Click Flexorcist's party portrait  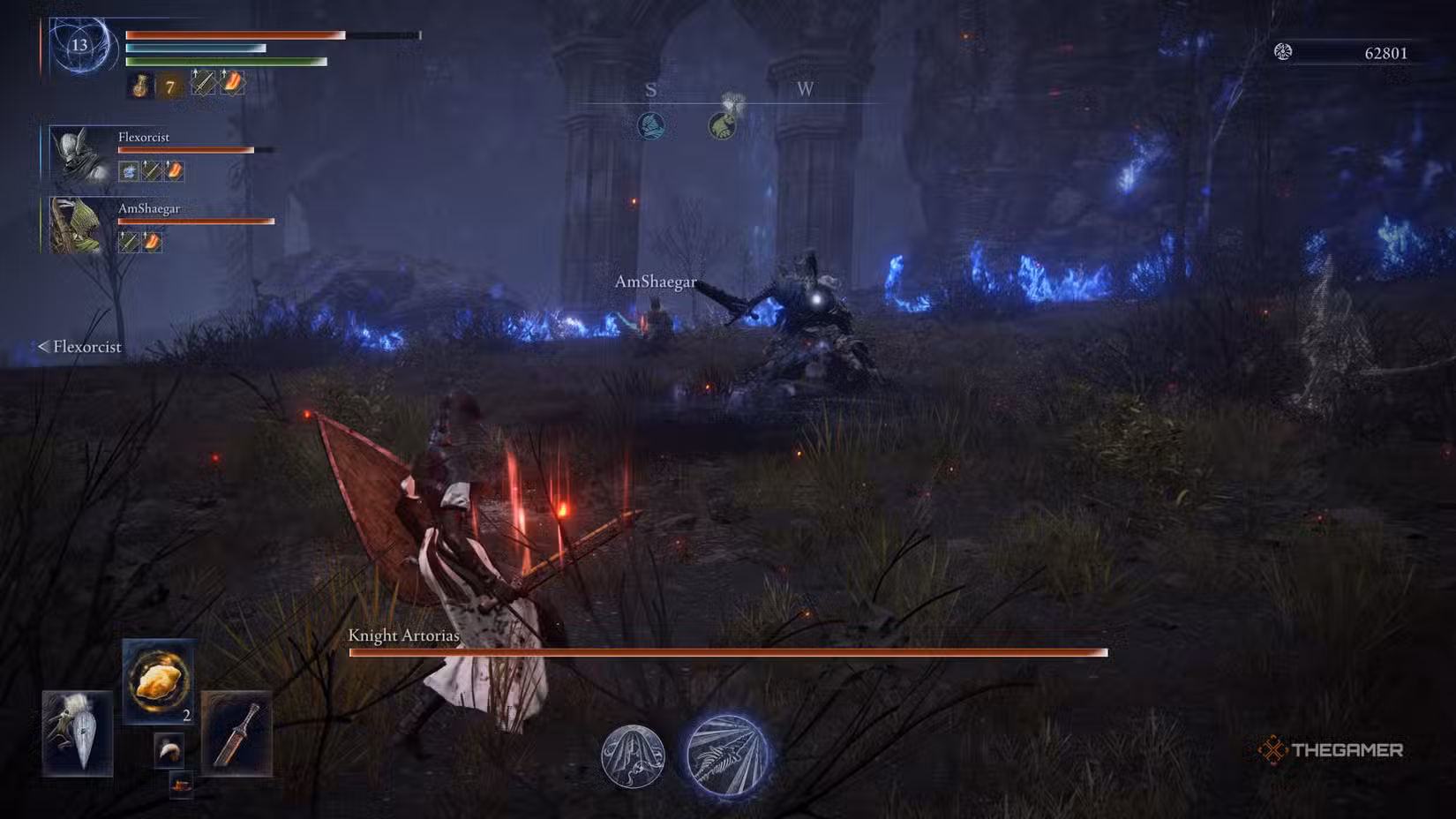click(78, 154)
